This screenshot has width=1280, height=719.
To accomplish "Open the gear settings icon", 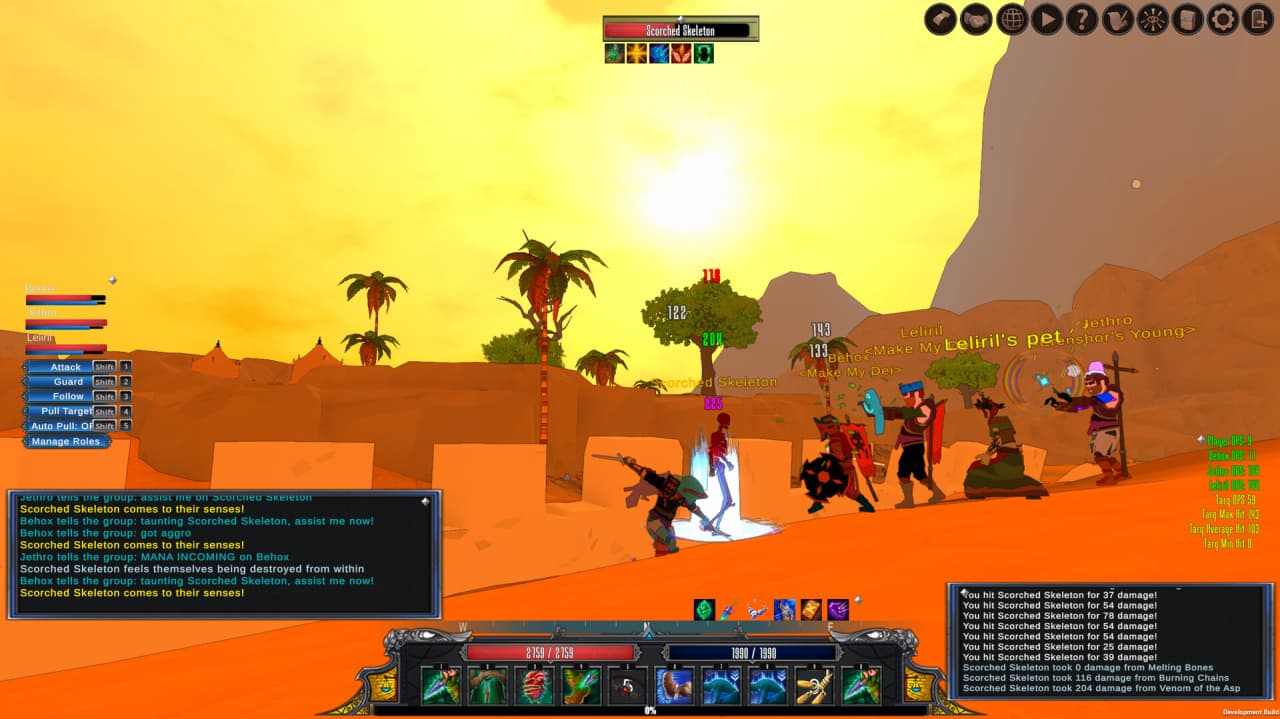I will tap(1222, 19).
